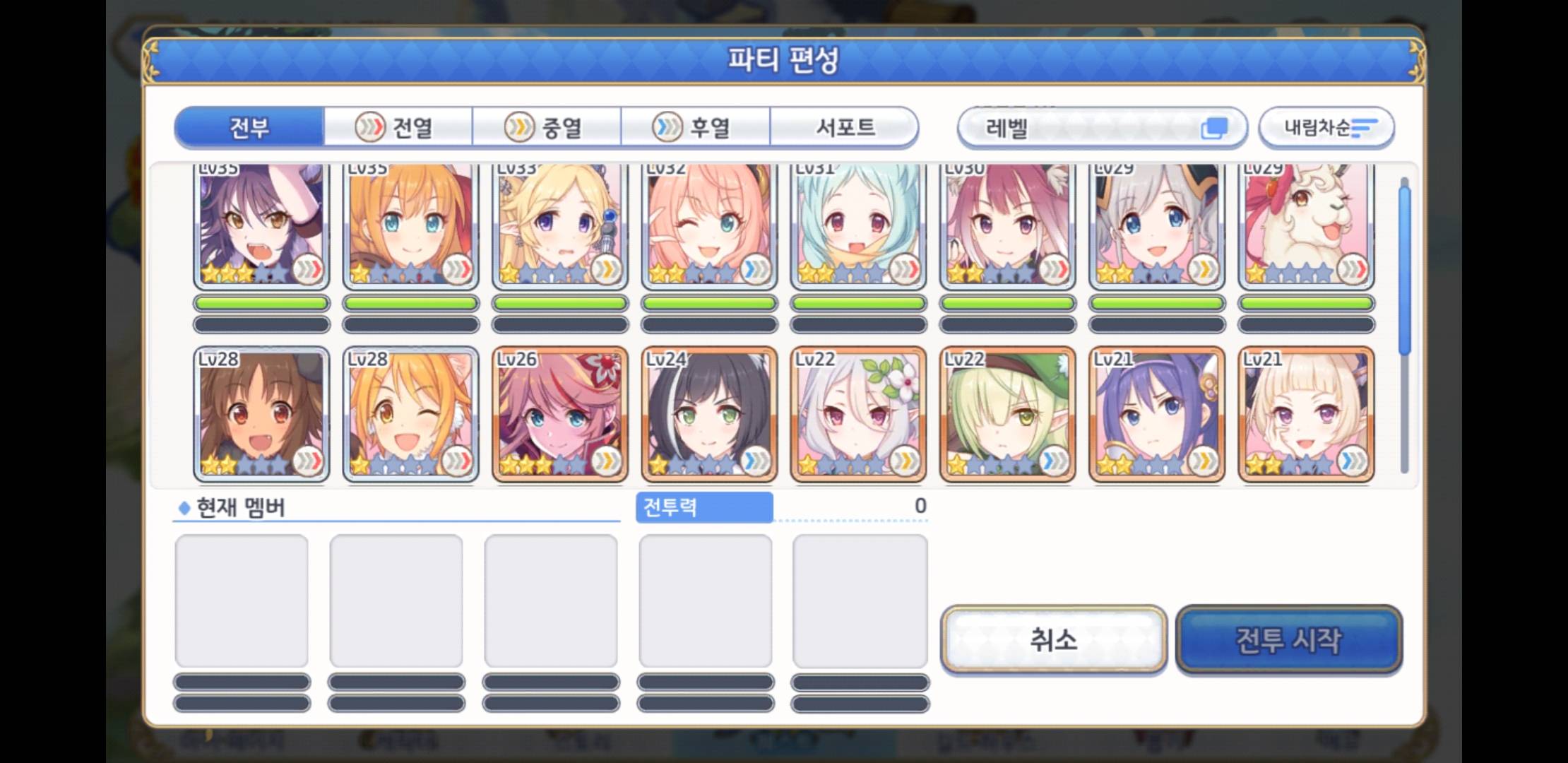Choose the Lv24 black-haired cat-eared character
Viewport: 1568px width, 763px height.
709,414
